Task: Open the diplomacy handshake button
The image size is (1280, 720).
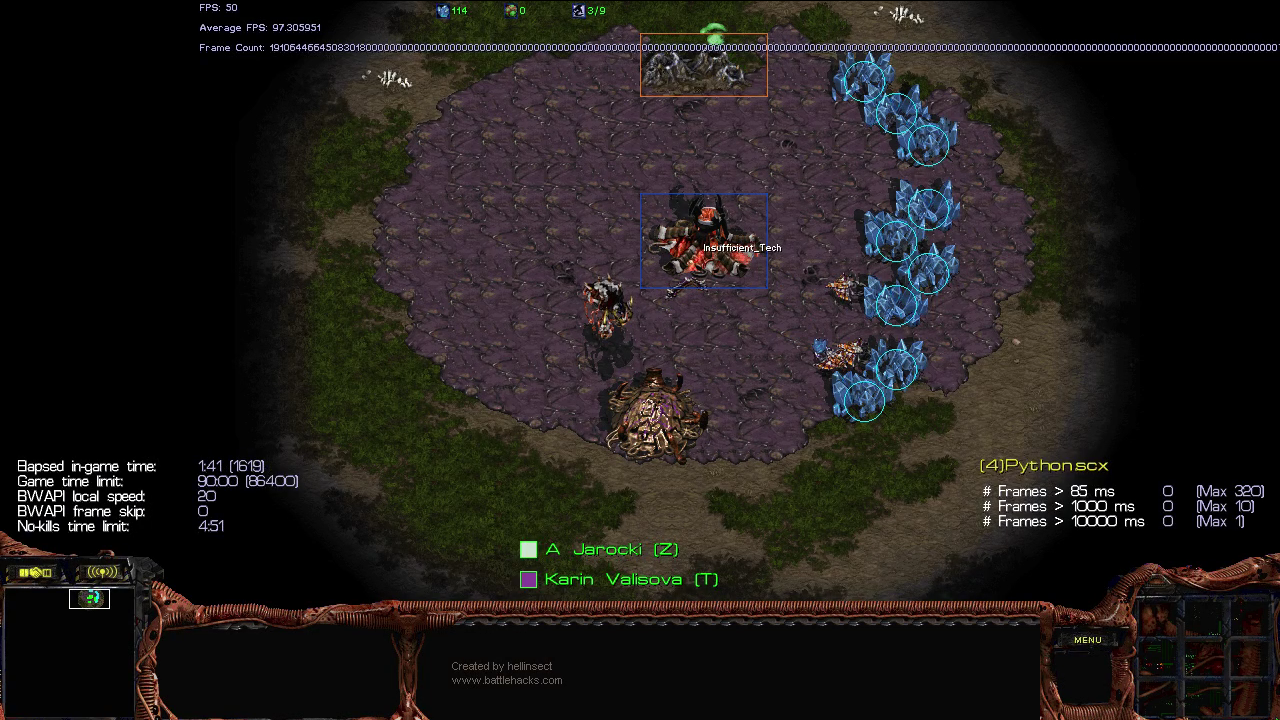Action: [x=35, y=572]
